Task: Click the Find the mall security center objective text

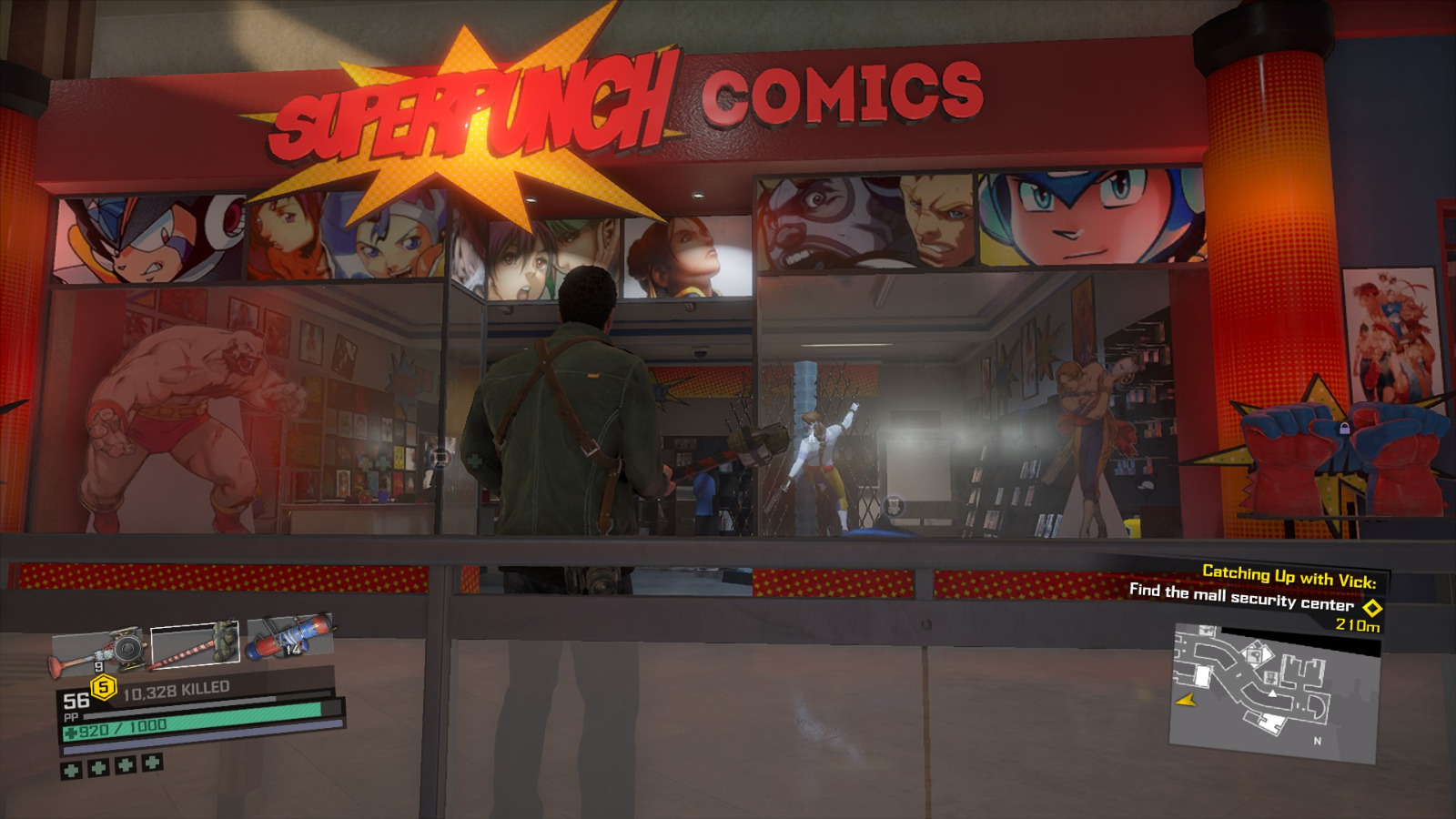Action: (1240, 596)
